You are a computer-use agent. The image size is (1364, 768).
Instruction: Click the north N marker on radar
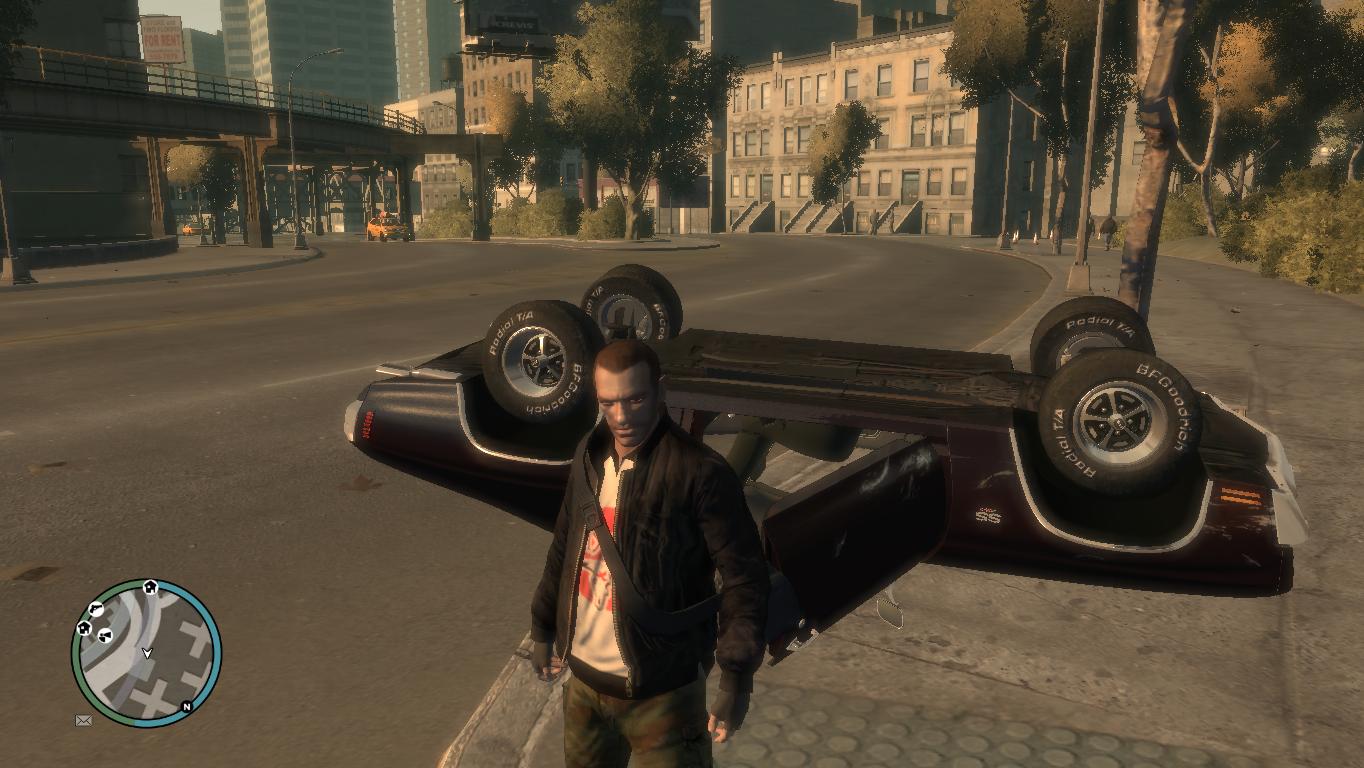186,706
